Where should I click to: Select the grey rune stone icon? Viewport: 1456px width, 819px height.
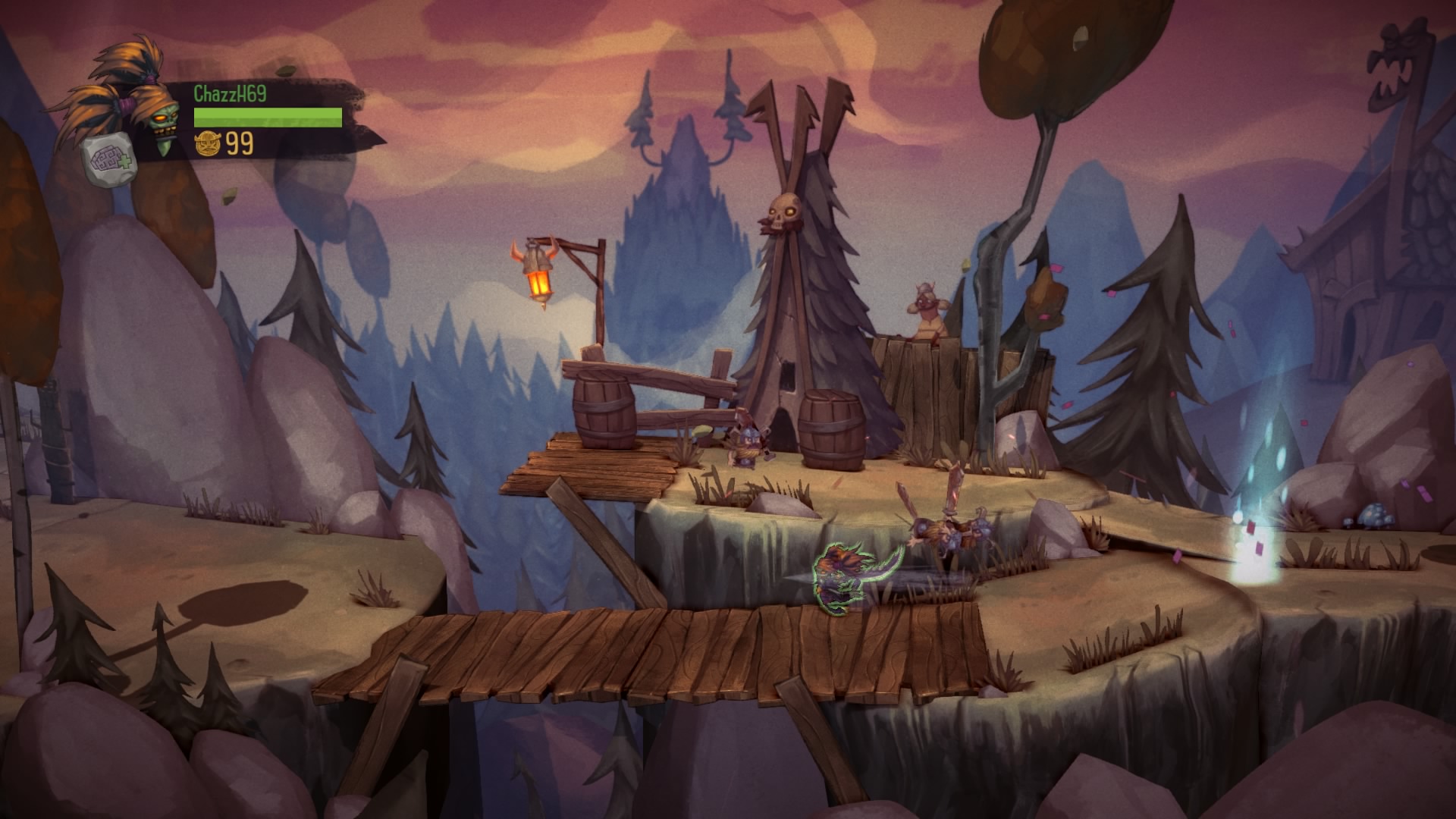(x=103, y=160)
